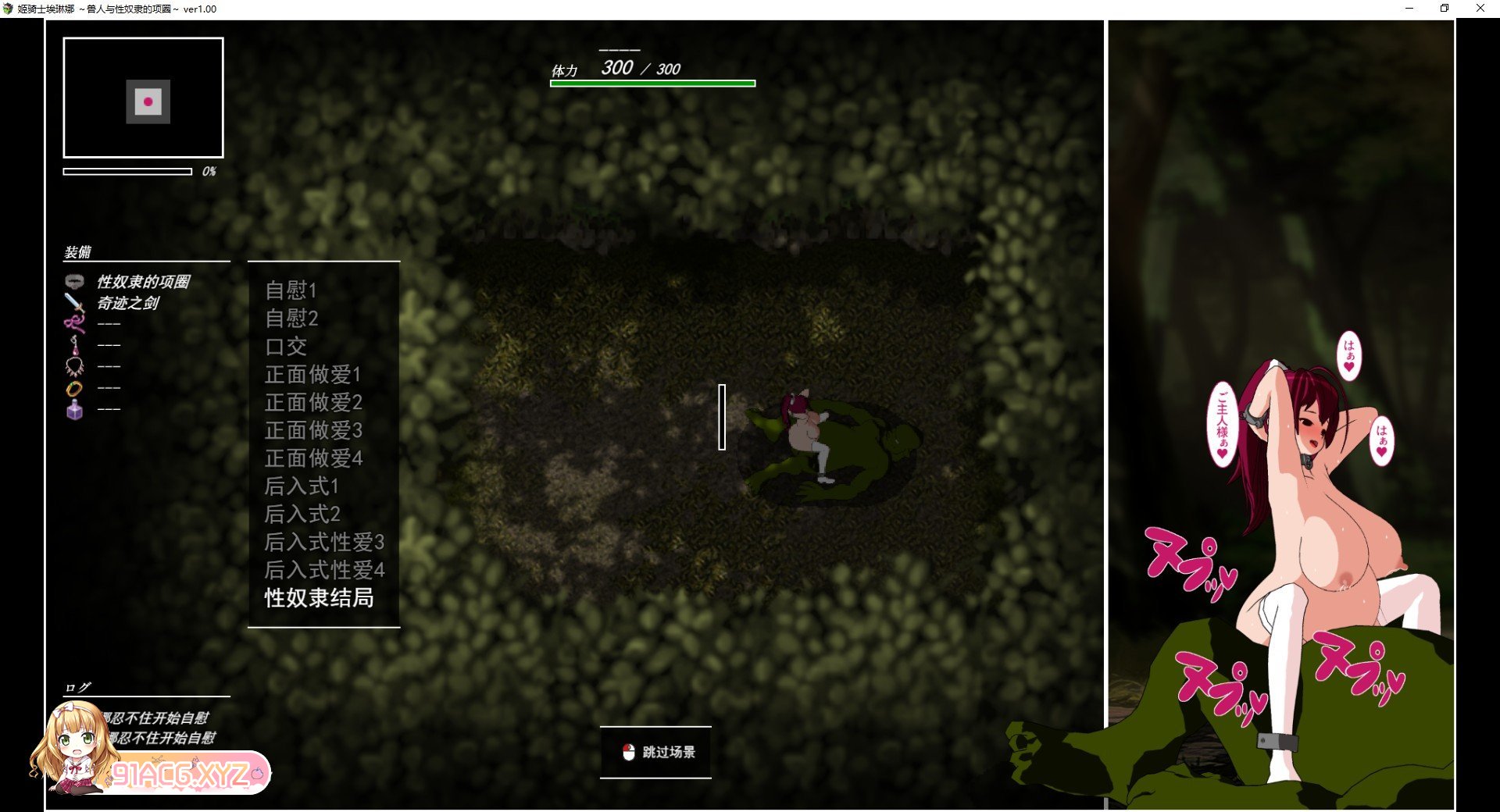Viewport: 1500px width, 812px height.
Task: Select the 后入式性爱4 entry
Action: (324, 570)
